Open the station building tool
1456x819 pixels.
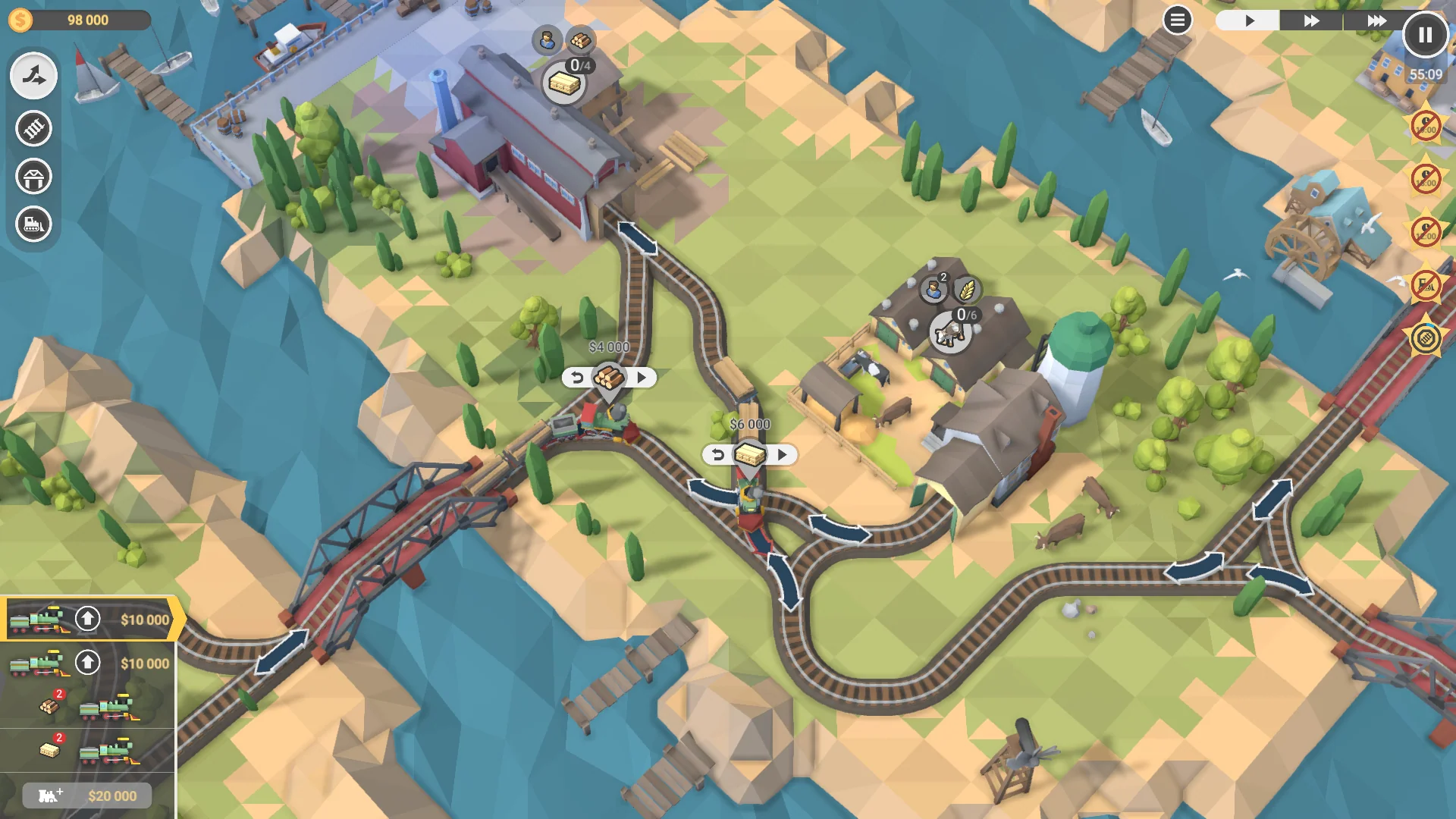33,176
